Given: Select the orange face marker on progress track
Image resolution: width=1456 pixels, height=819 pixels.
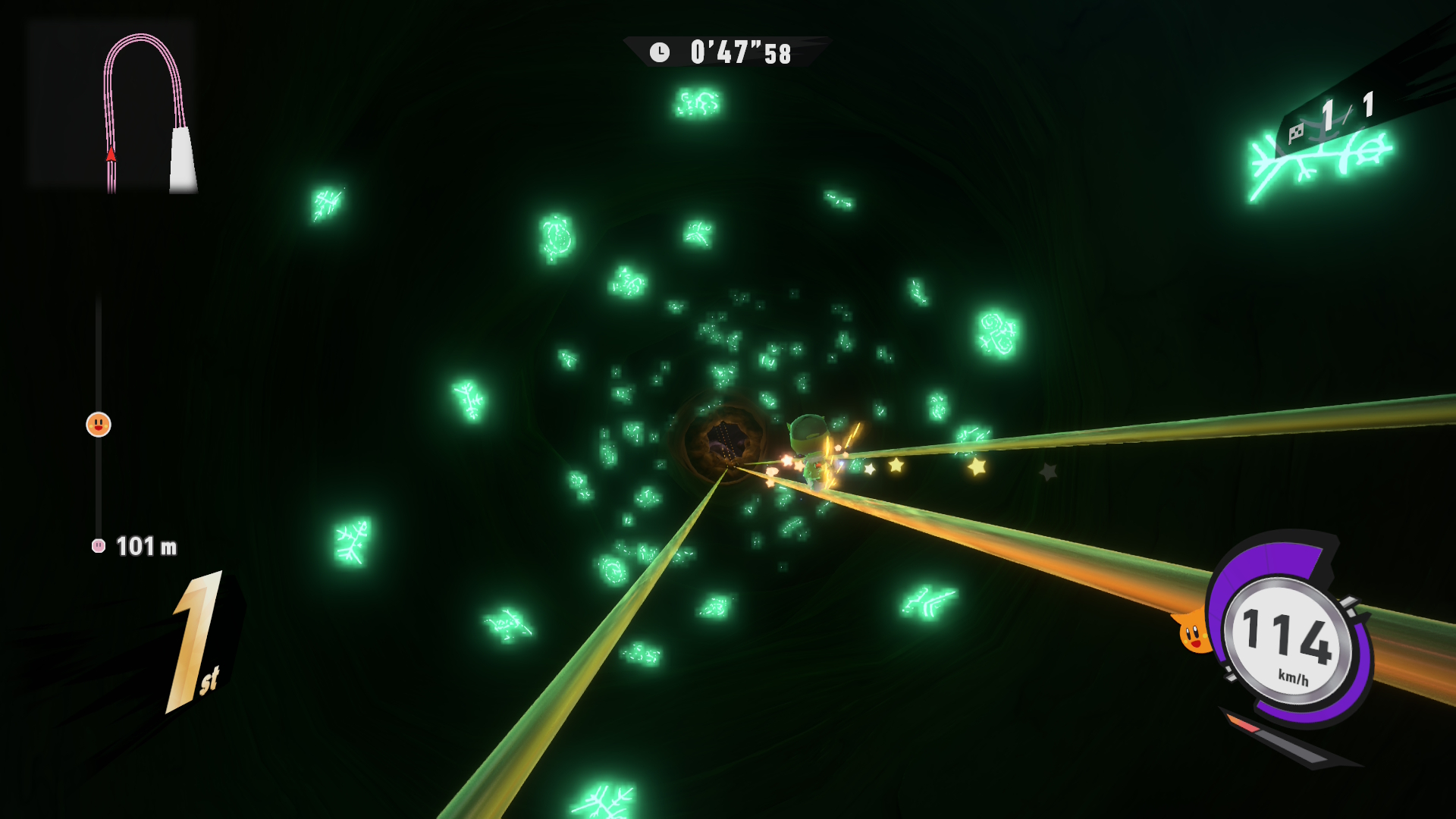Looking at the screenshot, I should 99,425.
